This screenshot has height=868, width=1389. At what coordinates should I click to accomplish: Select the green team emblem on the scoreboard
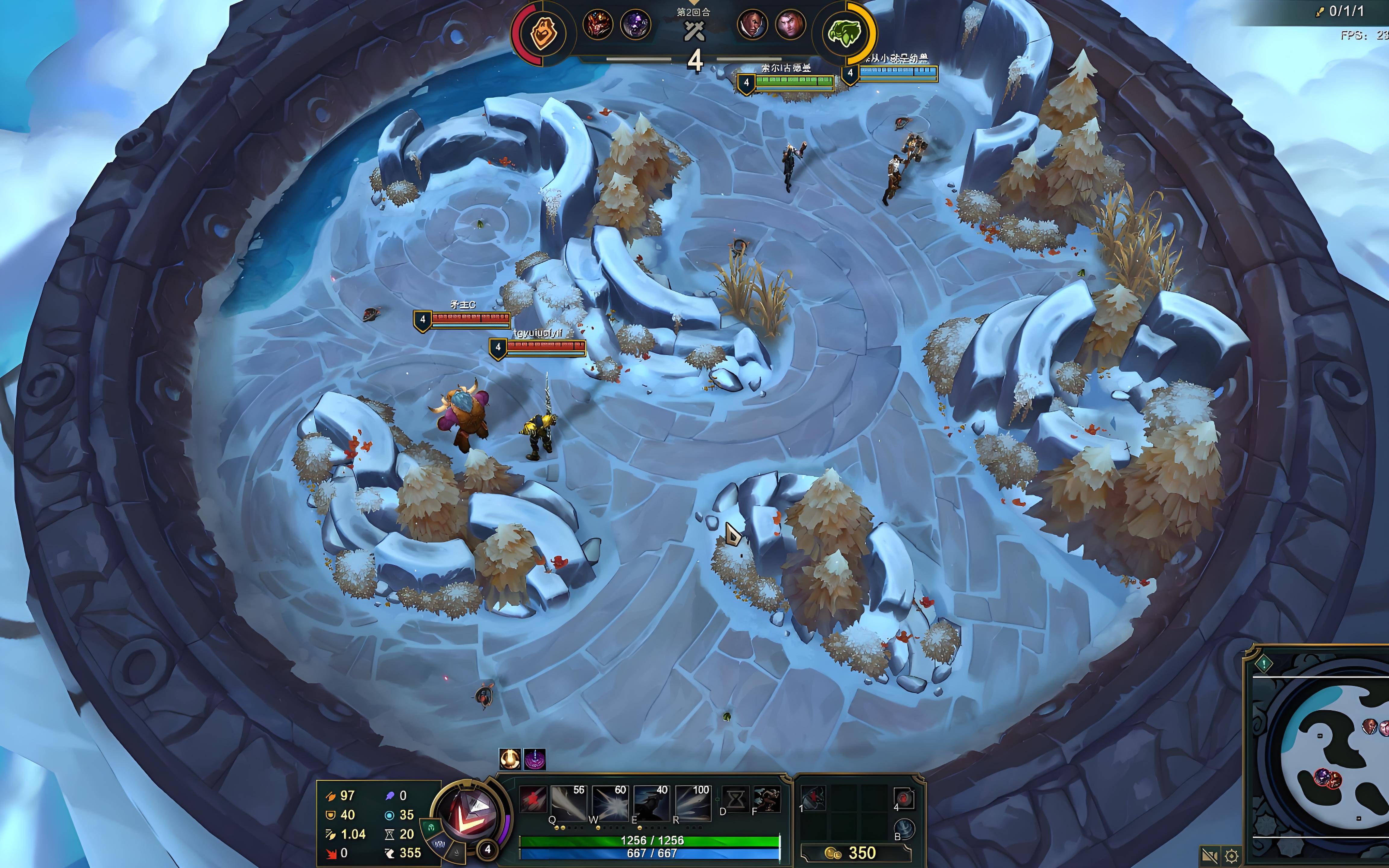click(844, 33)
